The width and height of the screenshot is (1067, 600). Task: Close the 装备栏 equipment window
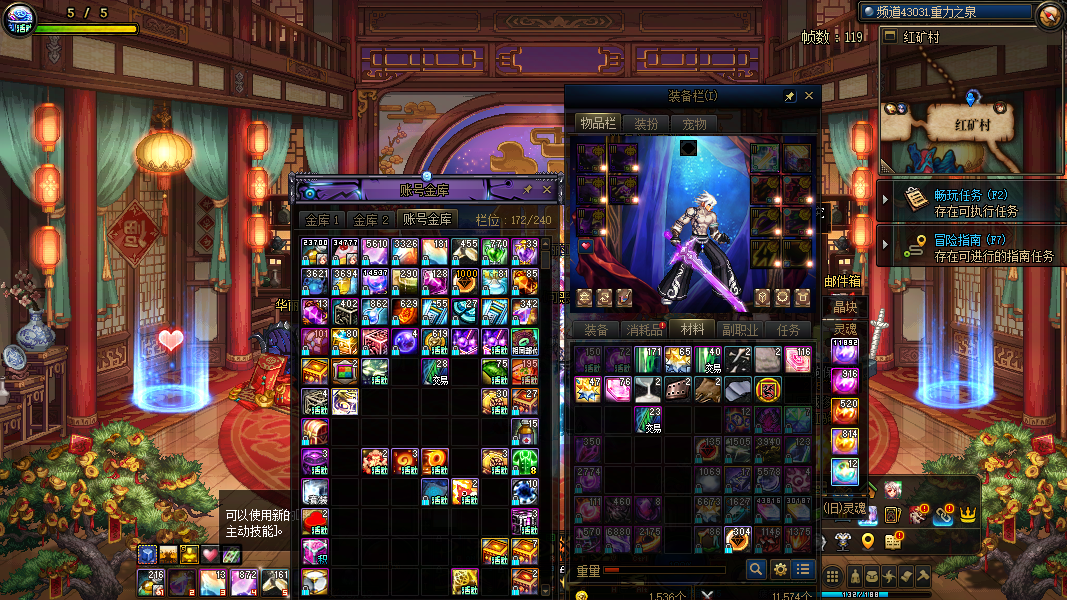[x=809, y=96]
